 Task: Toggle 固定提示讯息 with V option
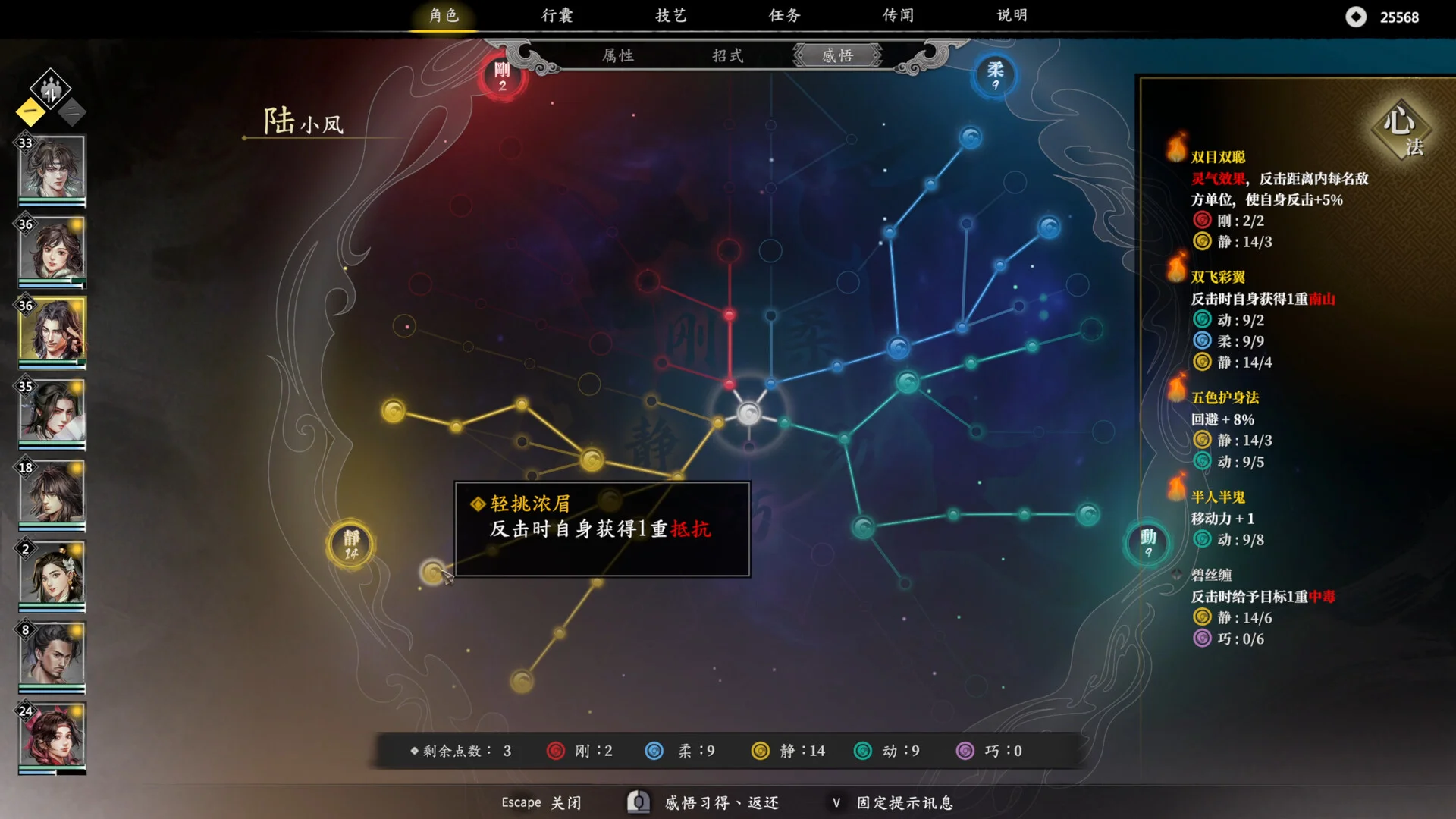pos(895,802)
